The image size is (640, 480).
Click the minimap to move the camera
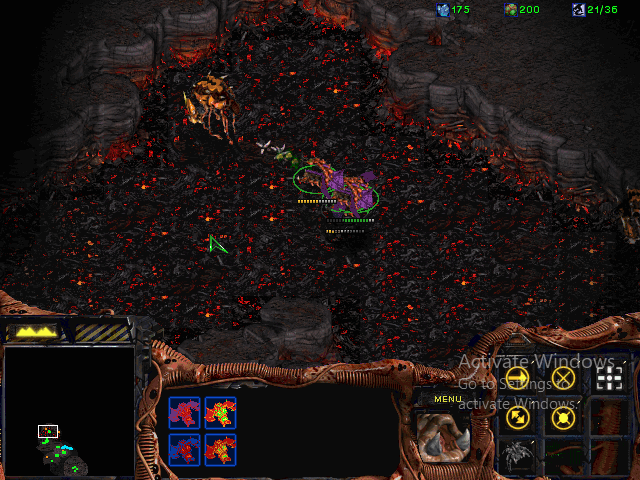click(x=69, y=410)
